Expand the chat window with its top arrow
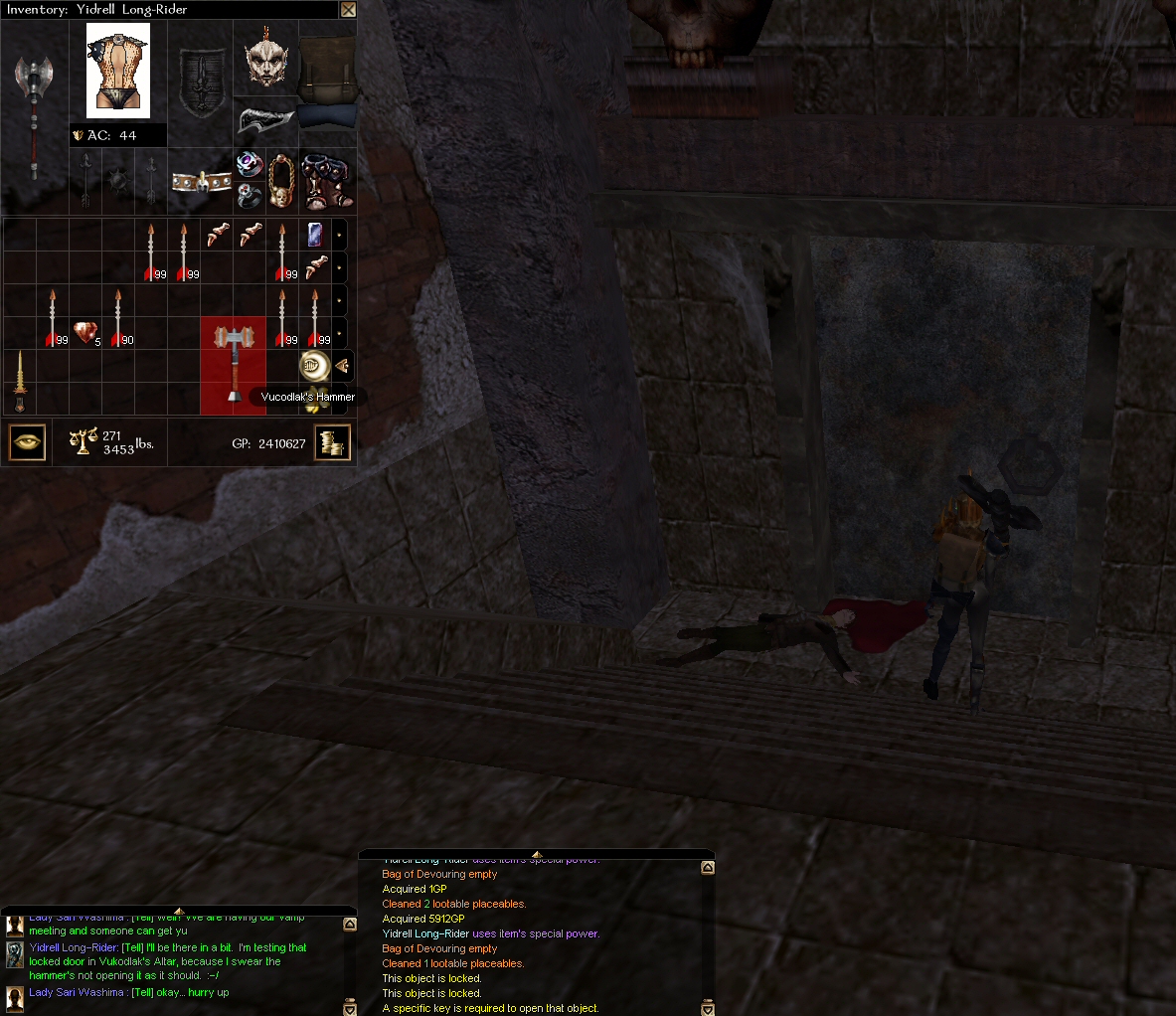This screenshot has height=1016, width=1176. [x=179, y=911]
